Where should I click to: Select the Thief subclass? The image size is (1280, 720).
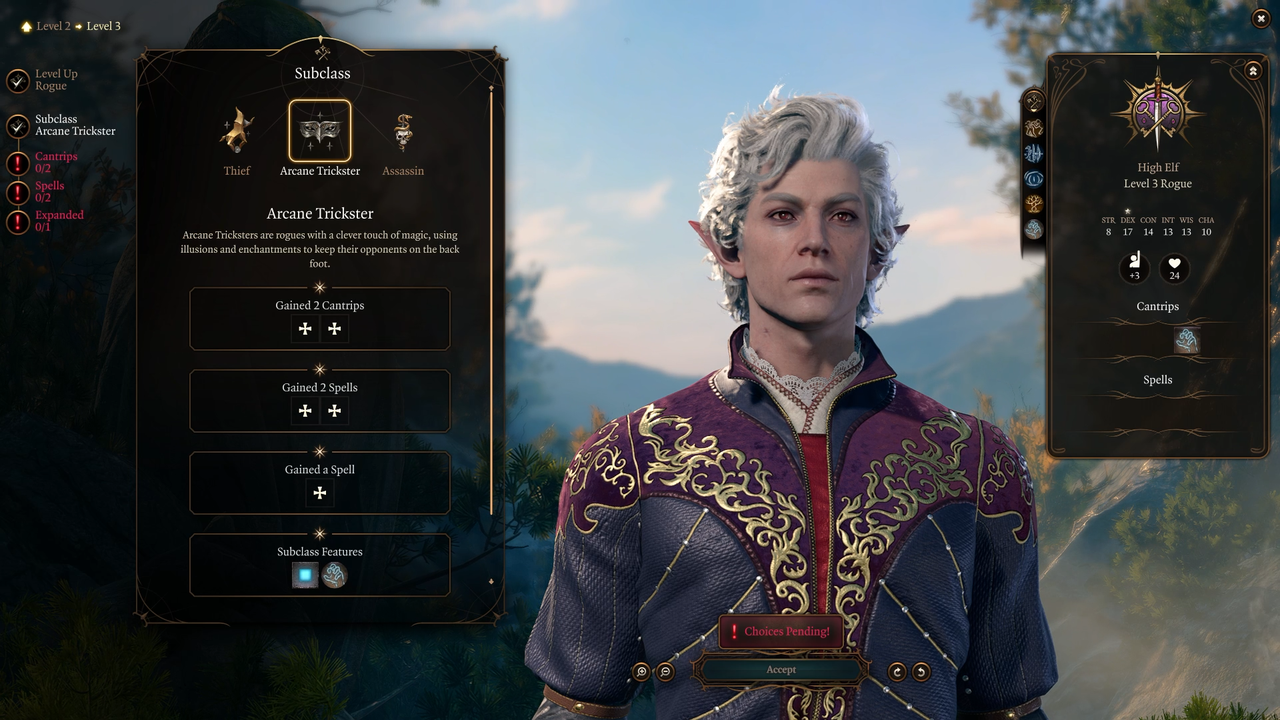tap(237, 132)
